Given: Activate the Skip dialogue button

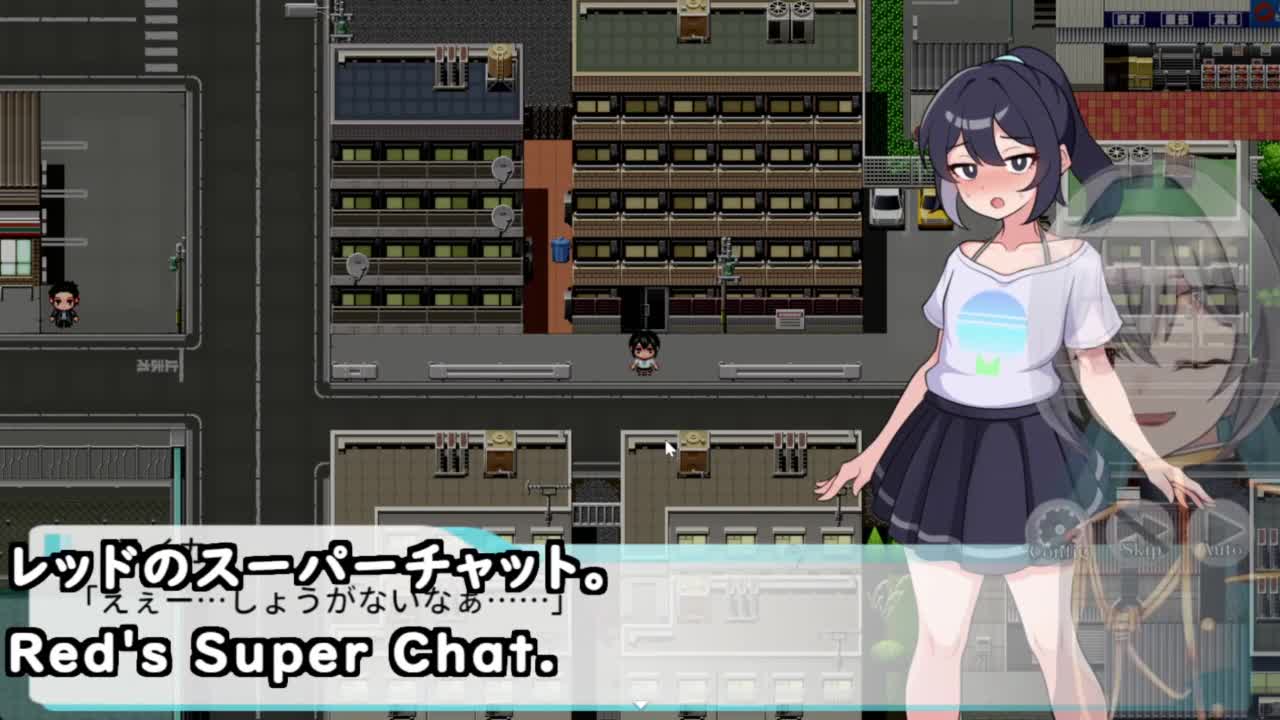Looking at the screenshot, I should [x=1142, y=530].
